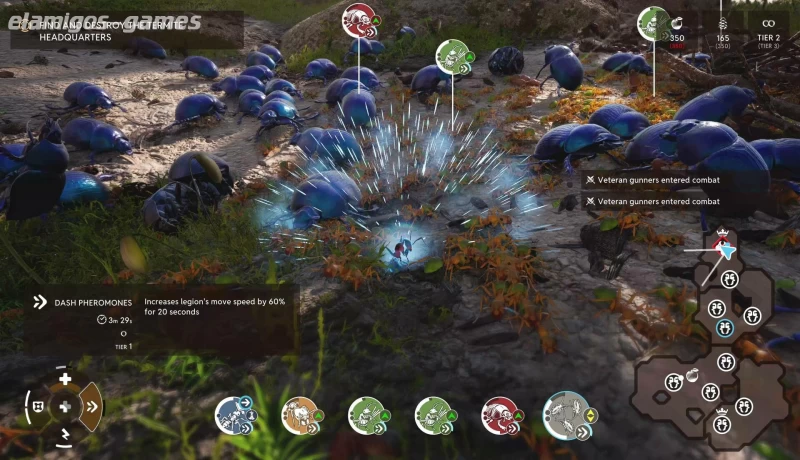Viewport: 800px width, 460px height.
Task: Click the center of the power wheel
Action: coord(65,406)
